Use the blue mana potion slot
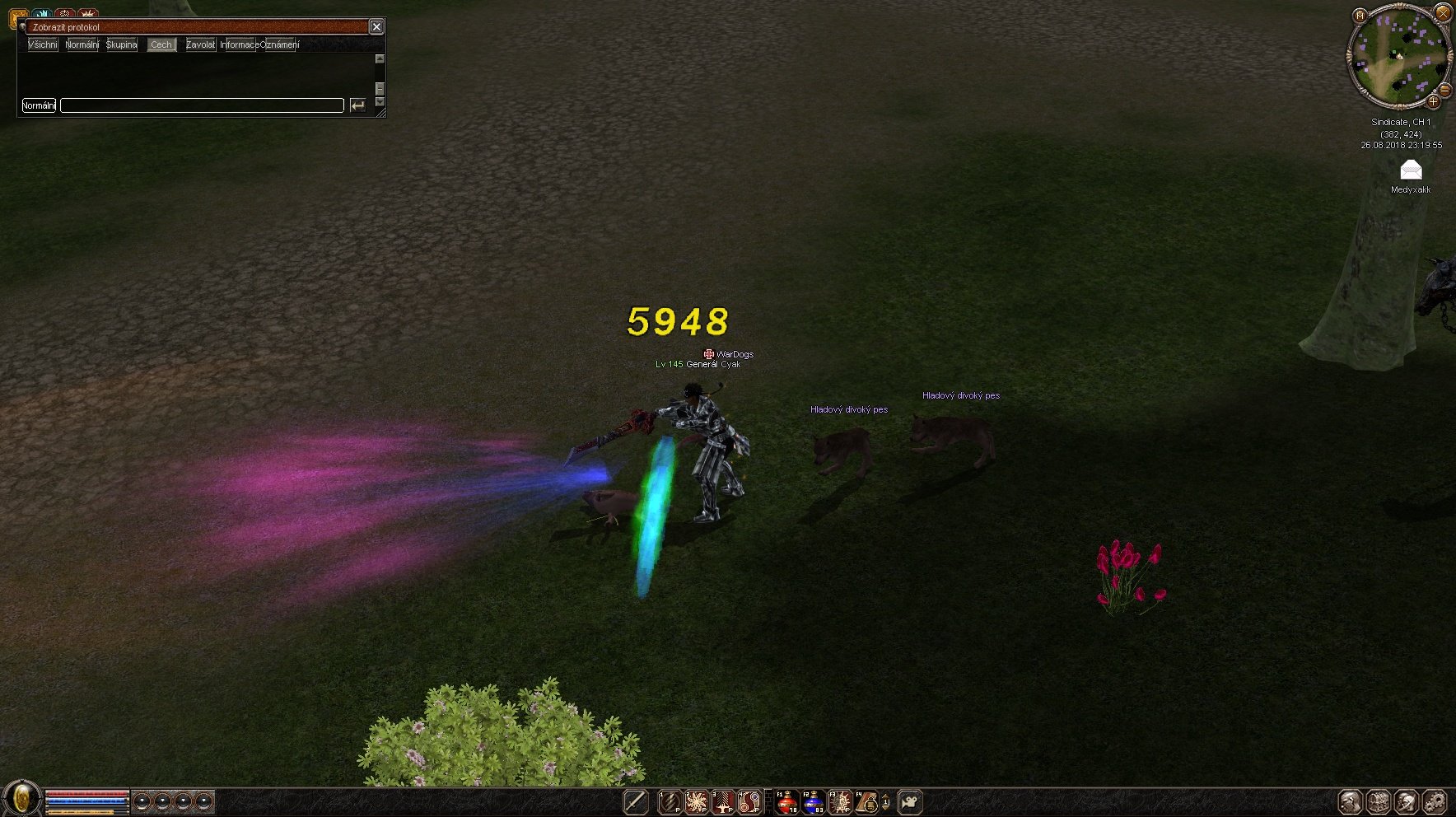1456x817 pixels. (813, 801)
